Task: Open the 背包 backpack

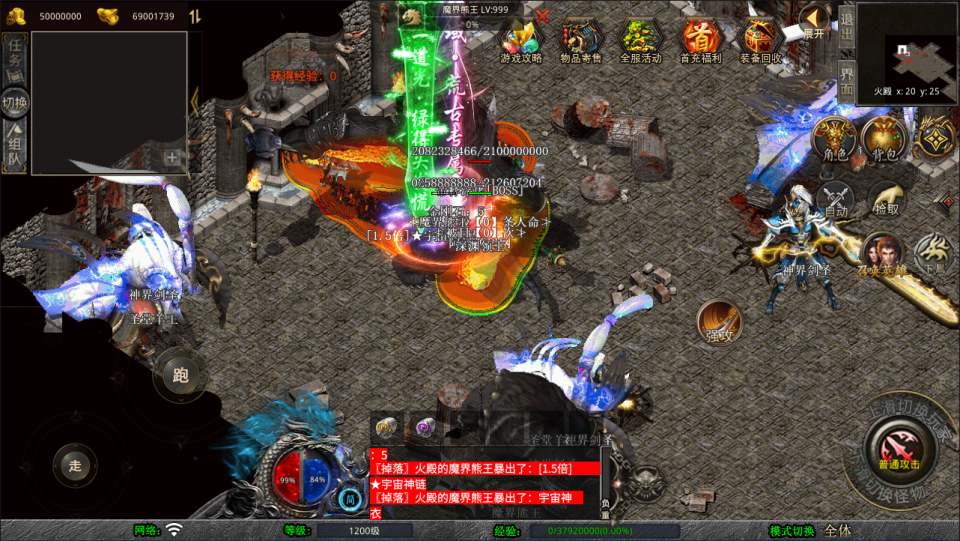Action: tap(884, 140)
